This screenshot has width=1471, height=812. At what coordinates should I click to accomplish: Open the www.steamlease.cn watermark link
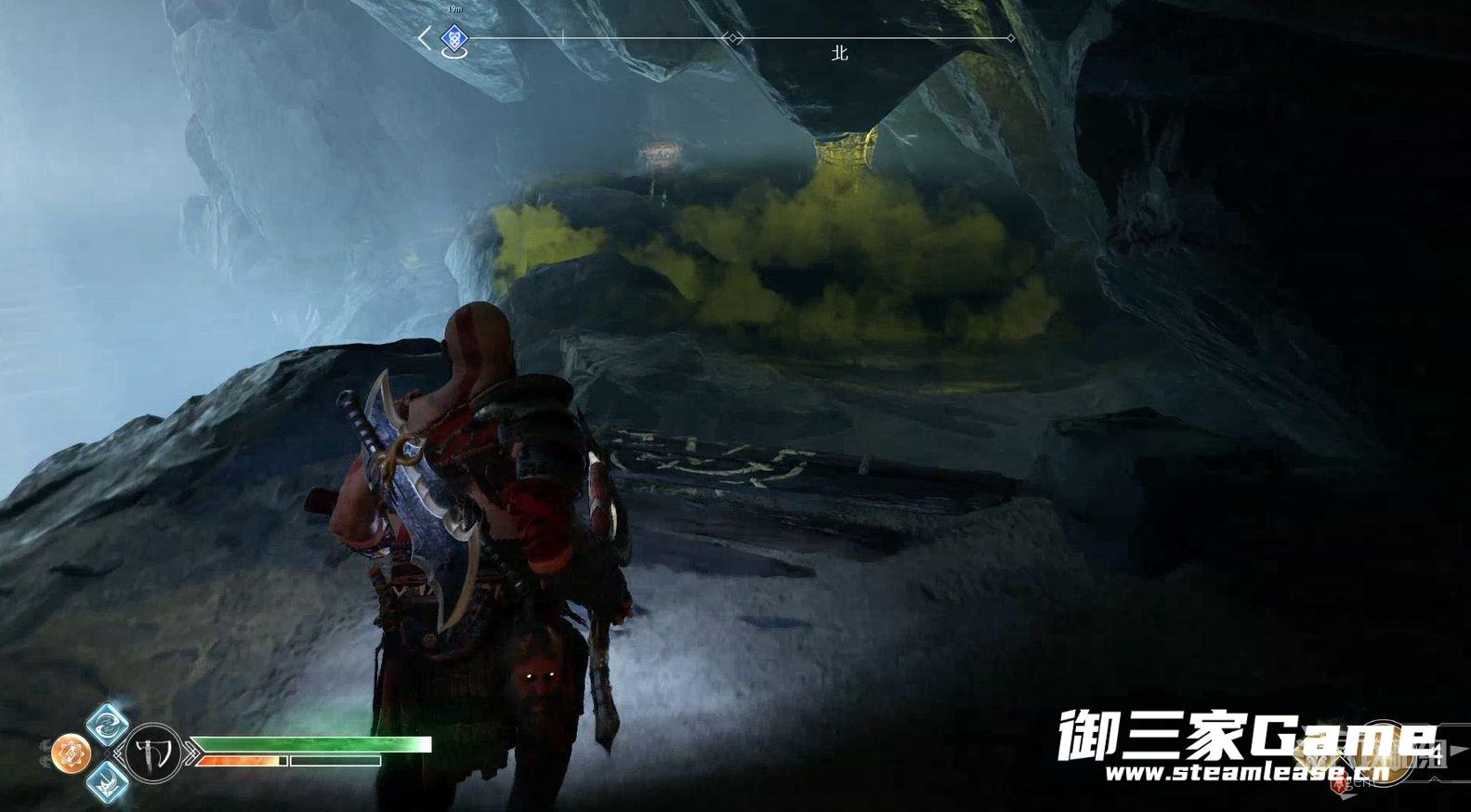pos(1245,772)
